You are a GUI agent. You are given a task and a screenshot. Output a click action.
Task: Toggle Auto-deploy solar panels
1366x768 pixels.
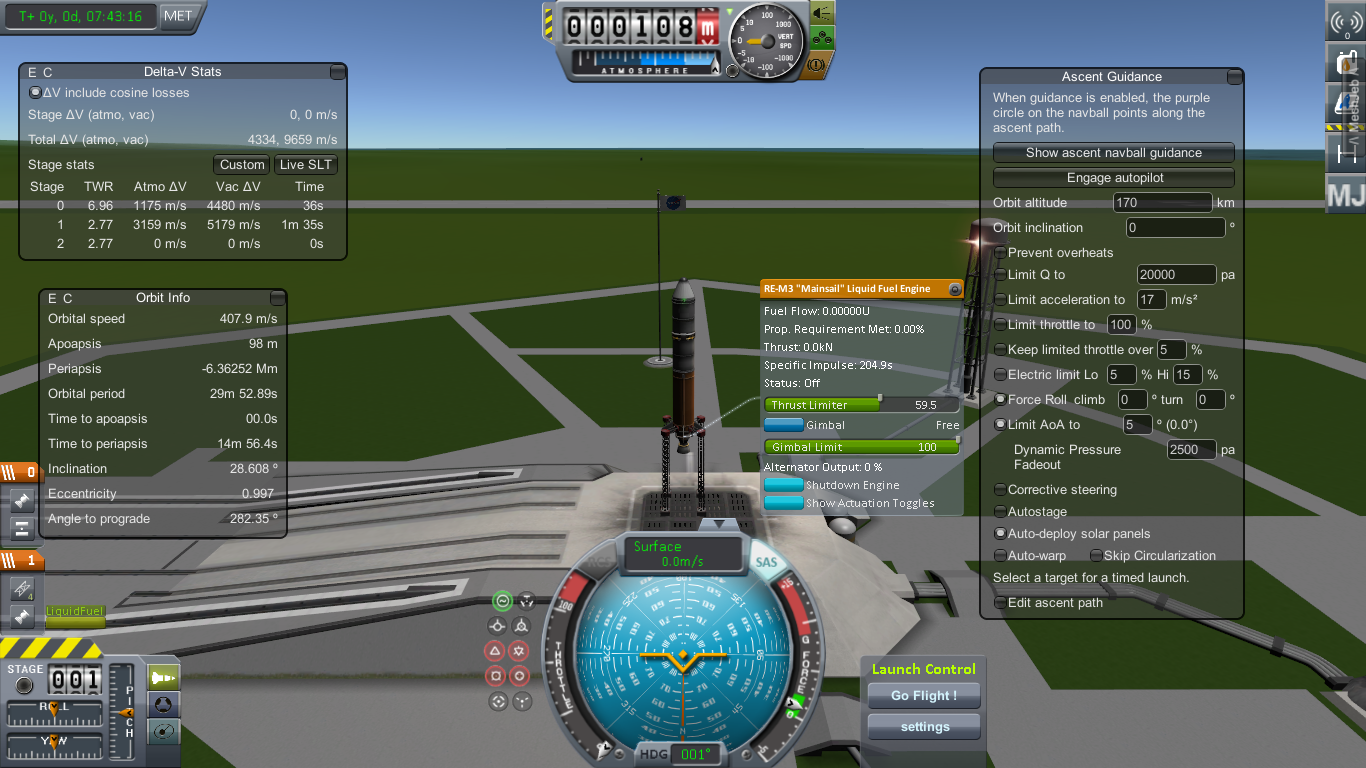[1001, 534]
